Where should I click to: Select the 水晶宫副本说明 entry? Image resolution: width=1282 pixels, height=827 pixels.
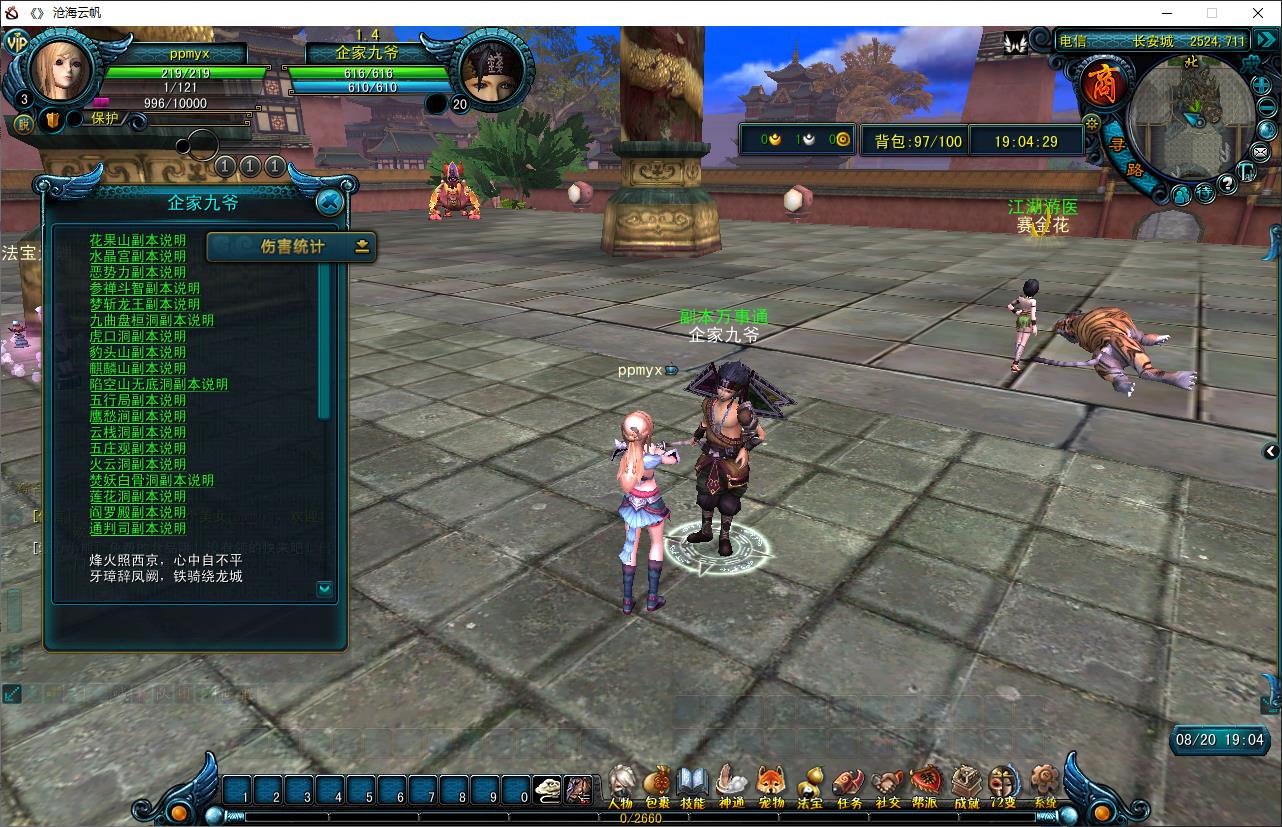[x=138, y=256]
